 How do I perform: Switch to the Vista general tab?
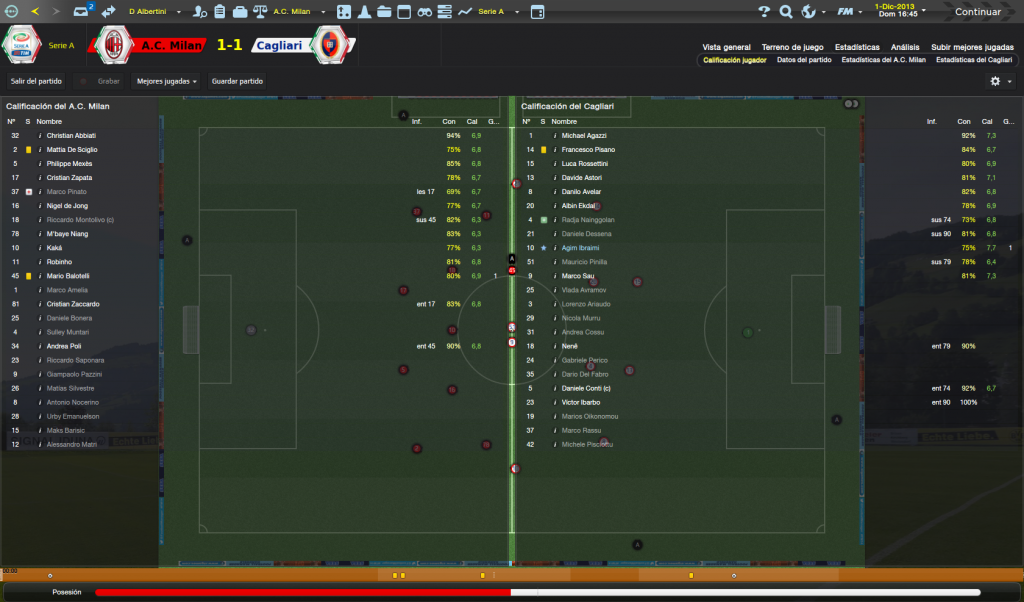pos(726,47)
